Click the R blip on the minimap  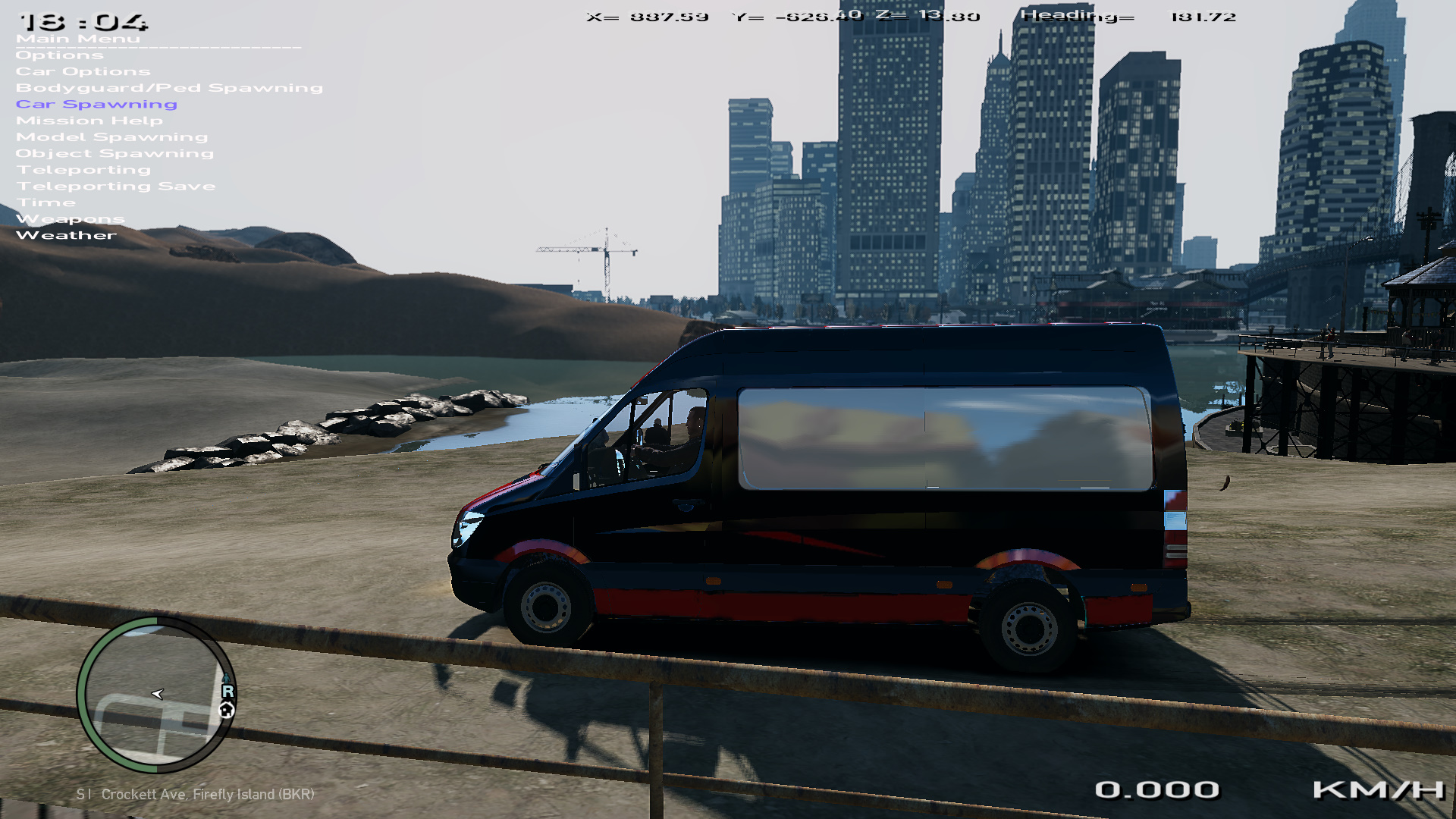(227, 691)
